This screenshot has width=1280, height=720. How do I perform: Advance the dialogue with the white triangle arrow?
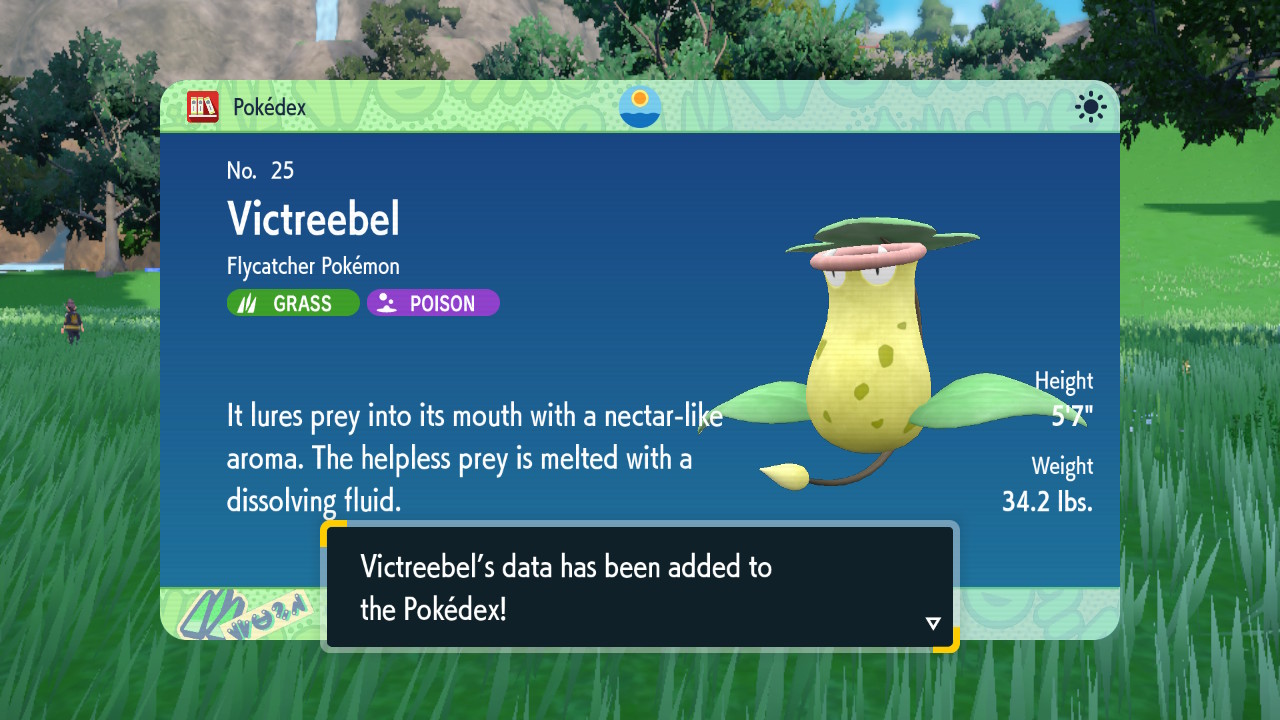coord(933,623)
